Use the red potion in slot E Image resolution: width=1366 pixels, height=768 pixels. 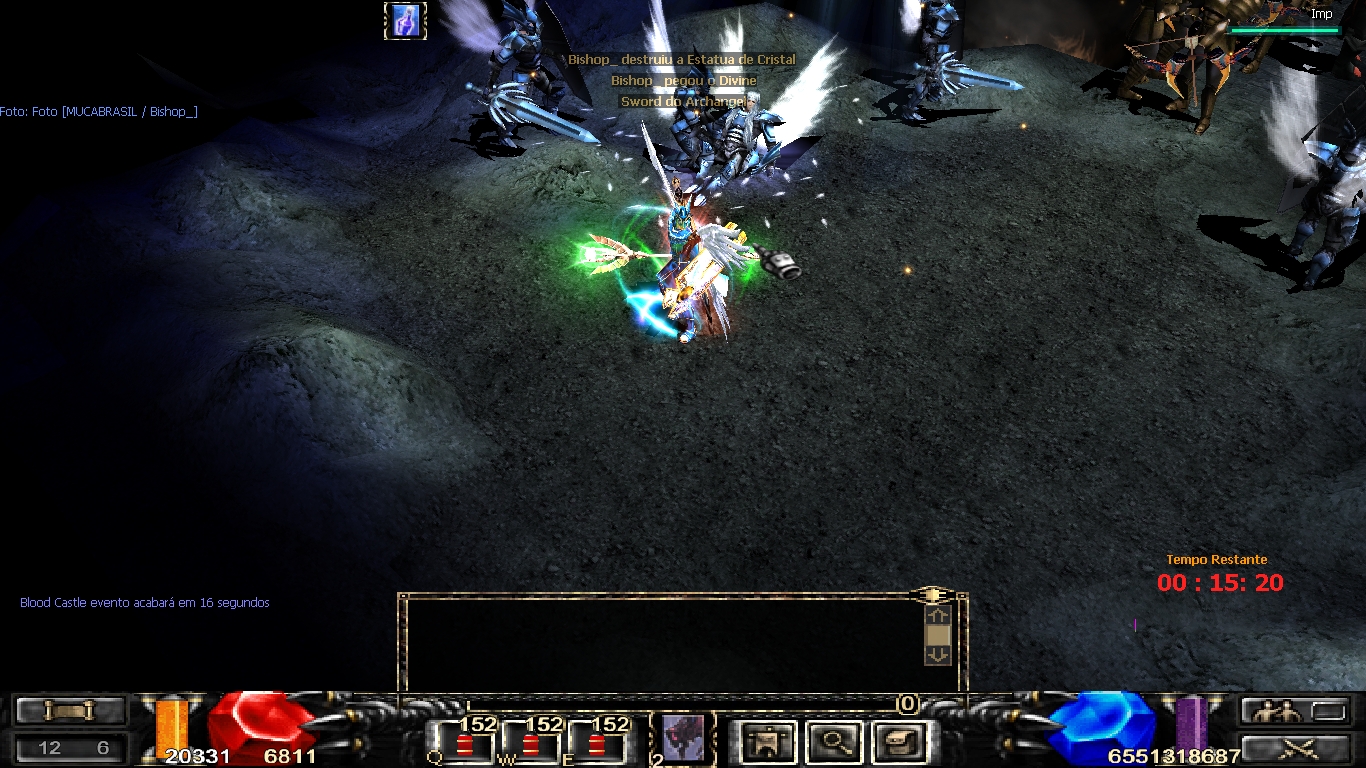(597, 746)
